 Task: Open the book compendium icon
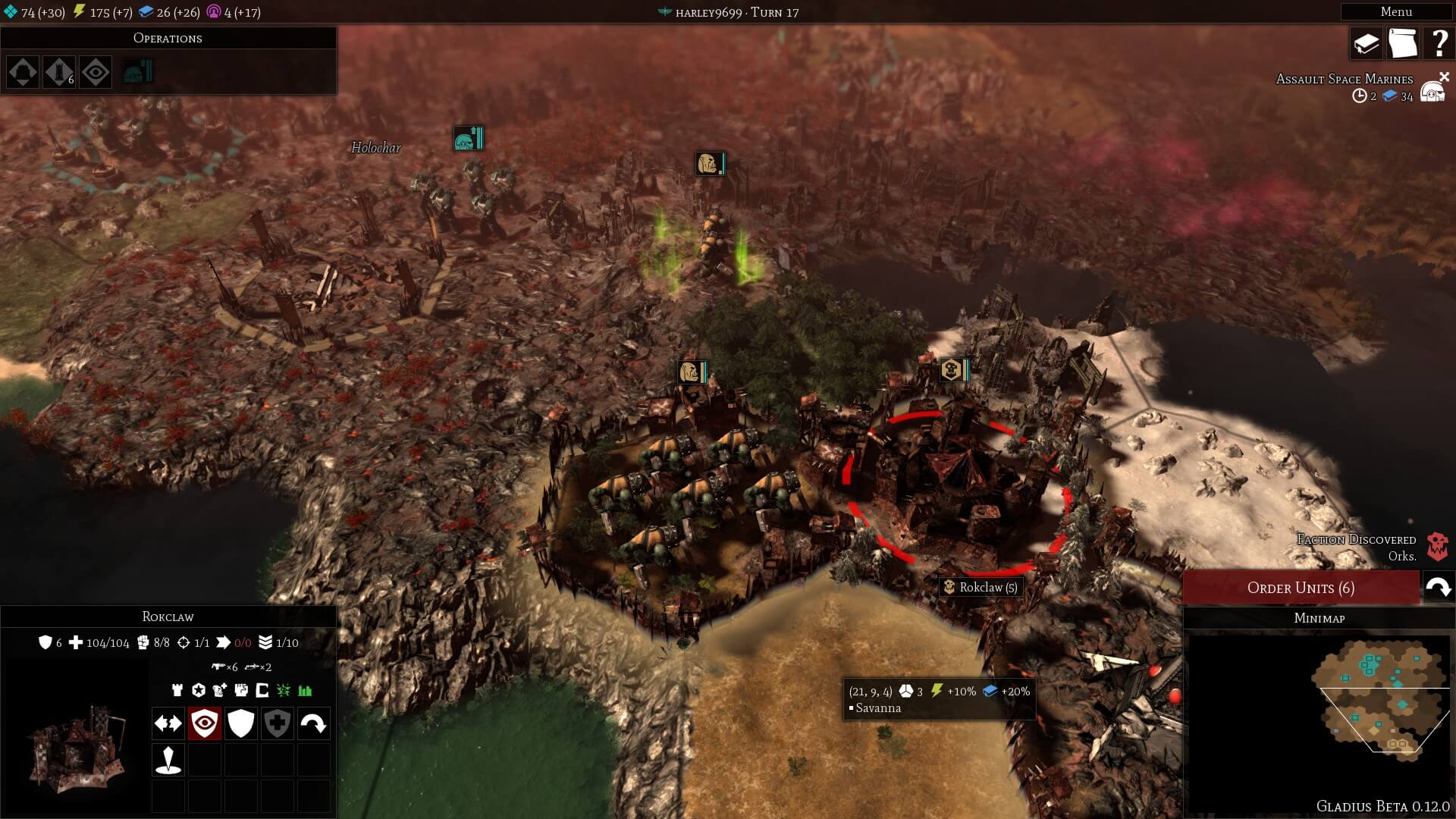[x=1366, y=44]
